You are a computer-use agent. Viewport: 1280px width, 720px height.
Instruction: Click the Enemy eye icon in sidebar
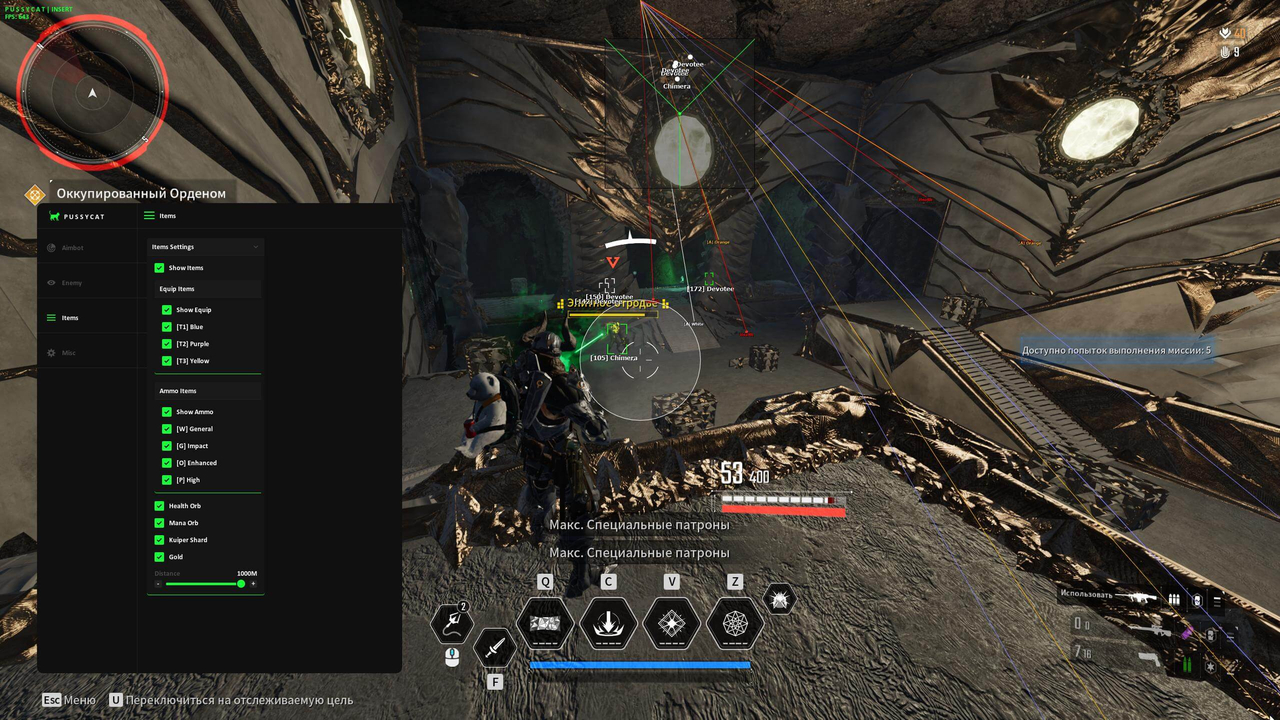point(49,282)
